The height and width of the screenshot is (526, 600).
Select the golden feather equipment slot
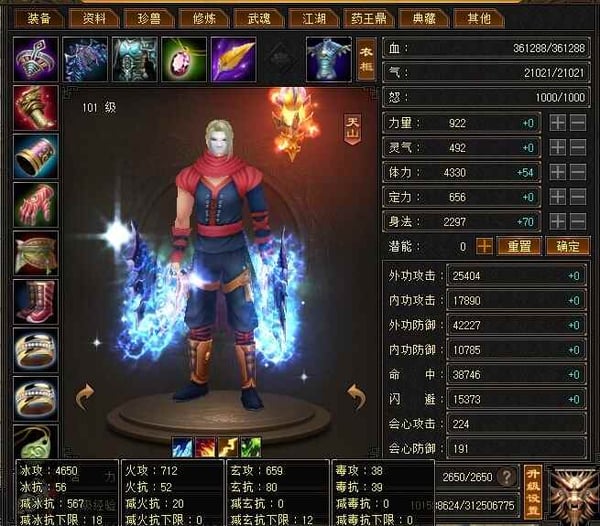click(x=232, y=59)
